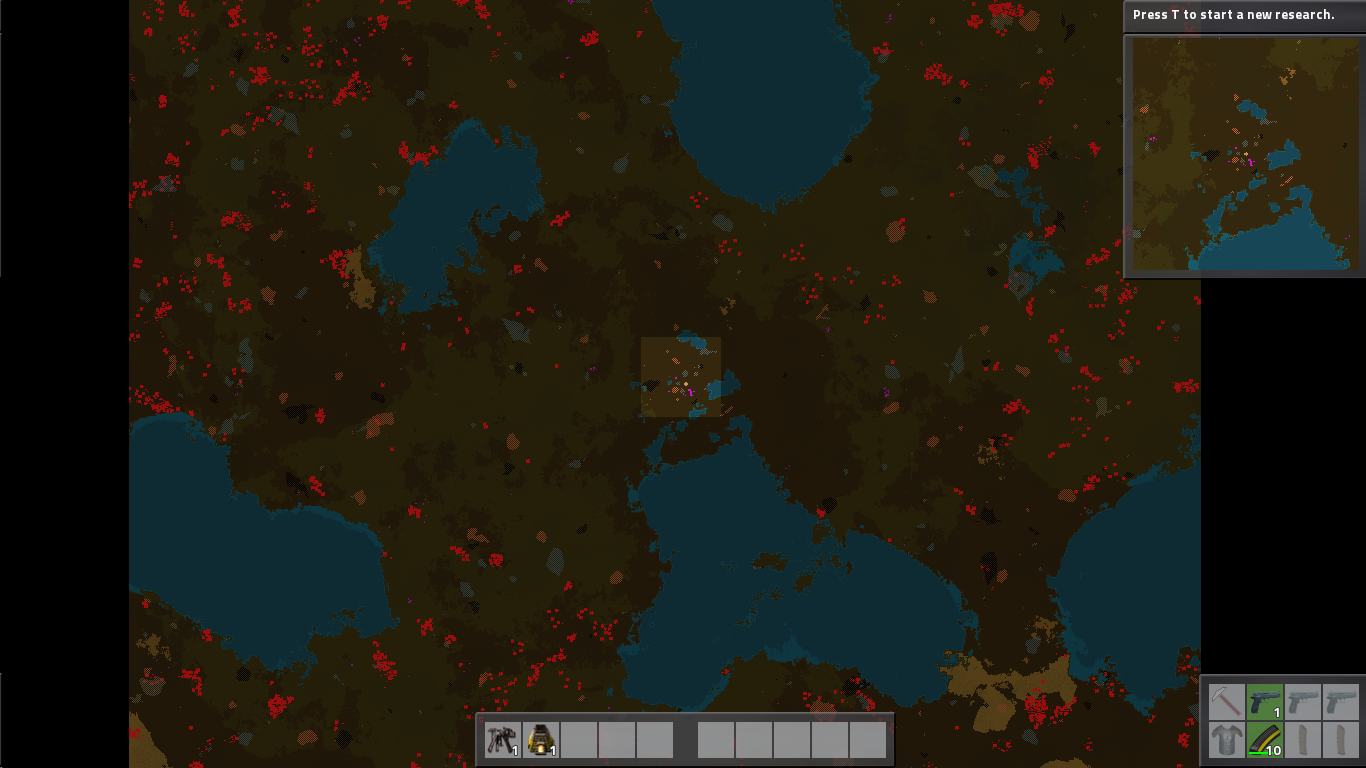Select the burner mining drill in the quickbar

(501, 740)
